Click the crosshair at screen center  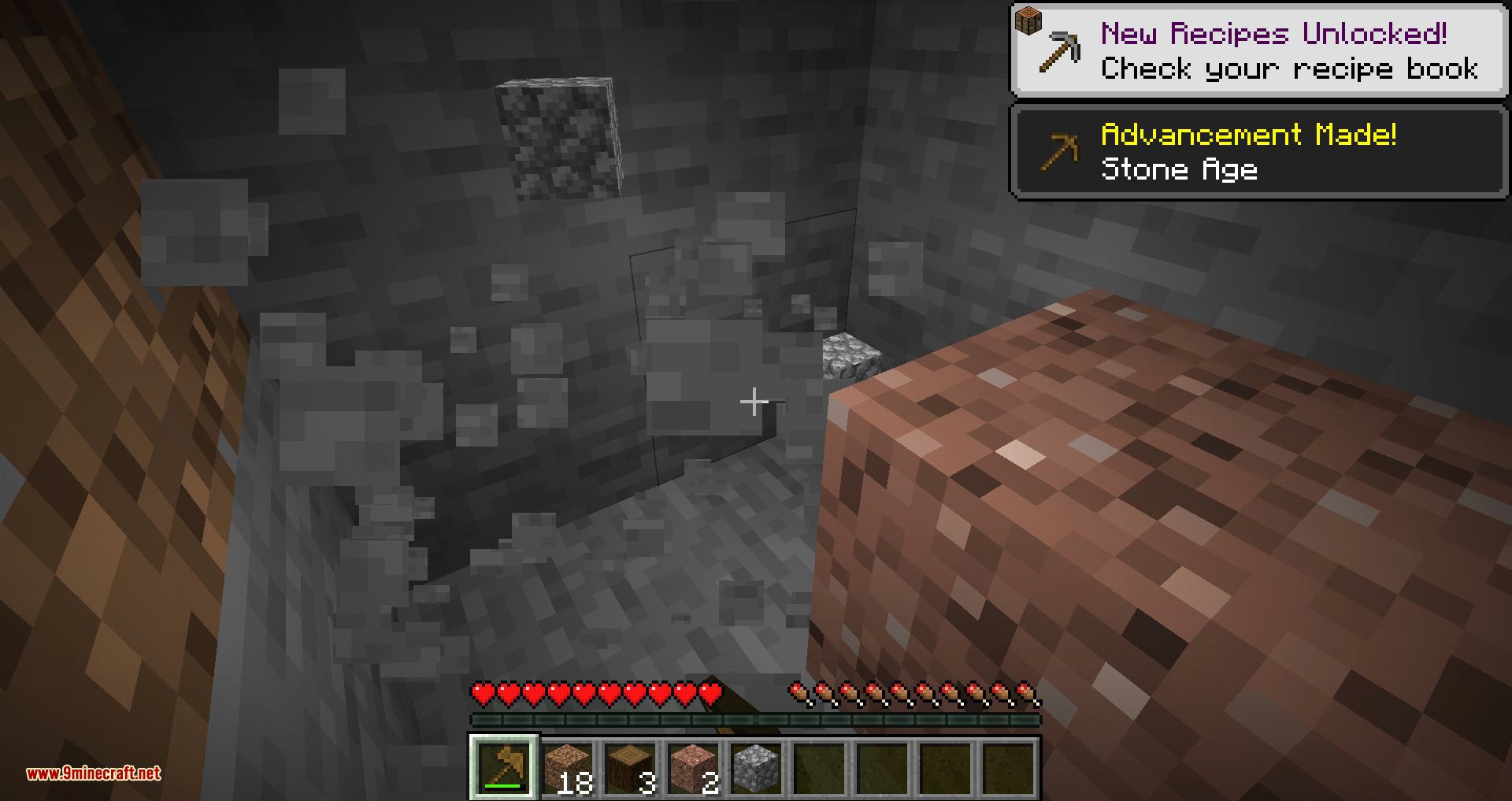pyautogui.click(x=754, y=402)
